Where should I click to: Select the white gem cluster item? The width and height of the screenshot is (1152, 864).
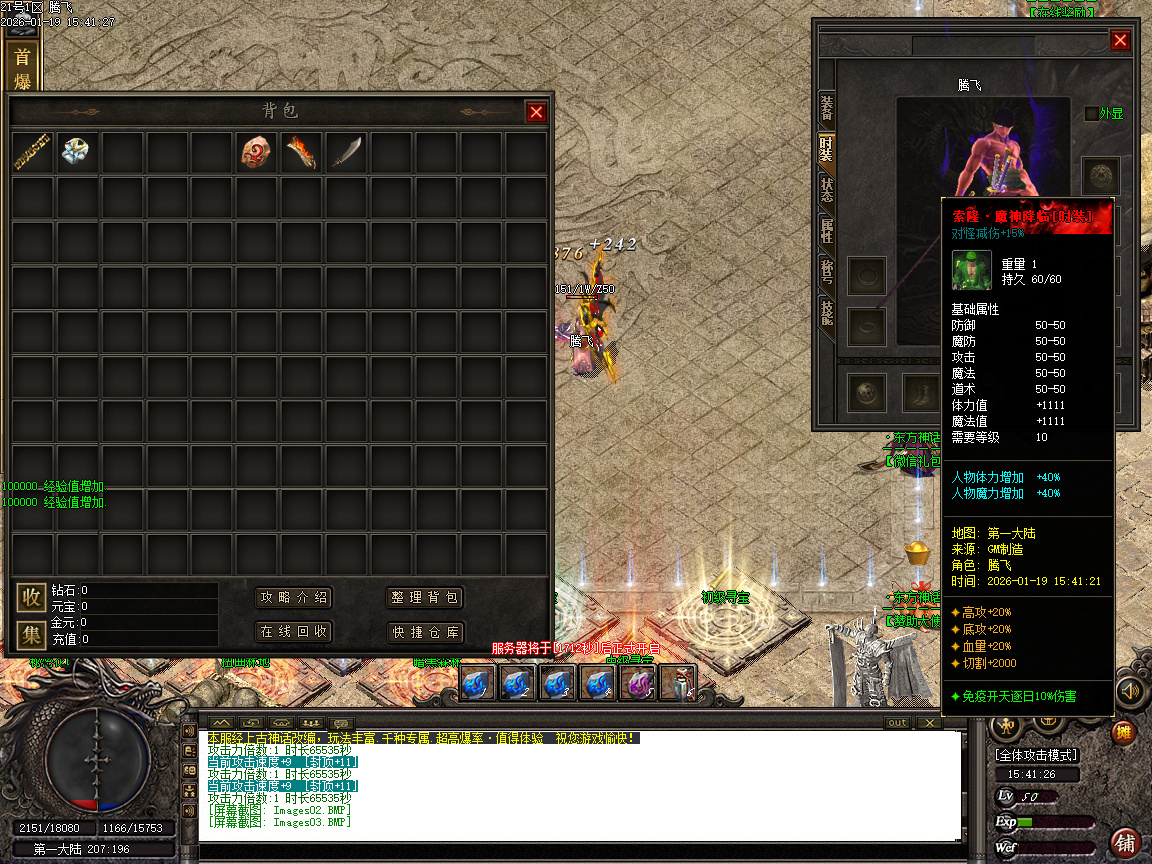click(77, 152)
